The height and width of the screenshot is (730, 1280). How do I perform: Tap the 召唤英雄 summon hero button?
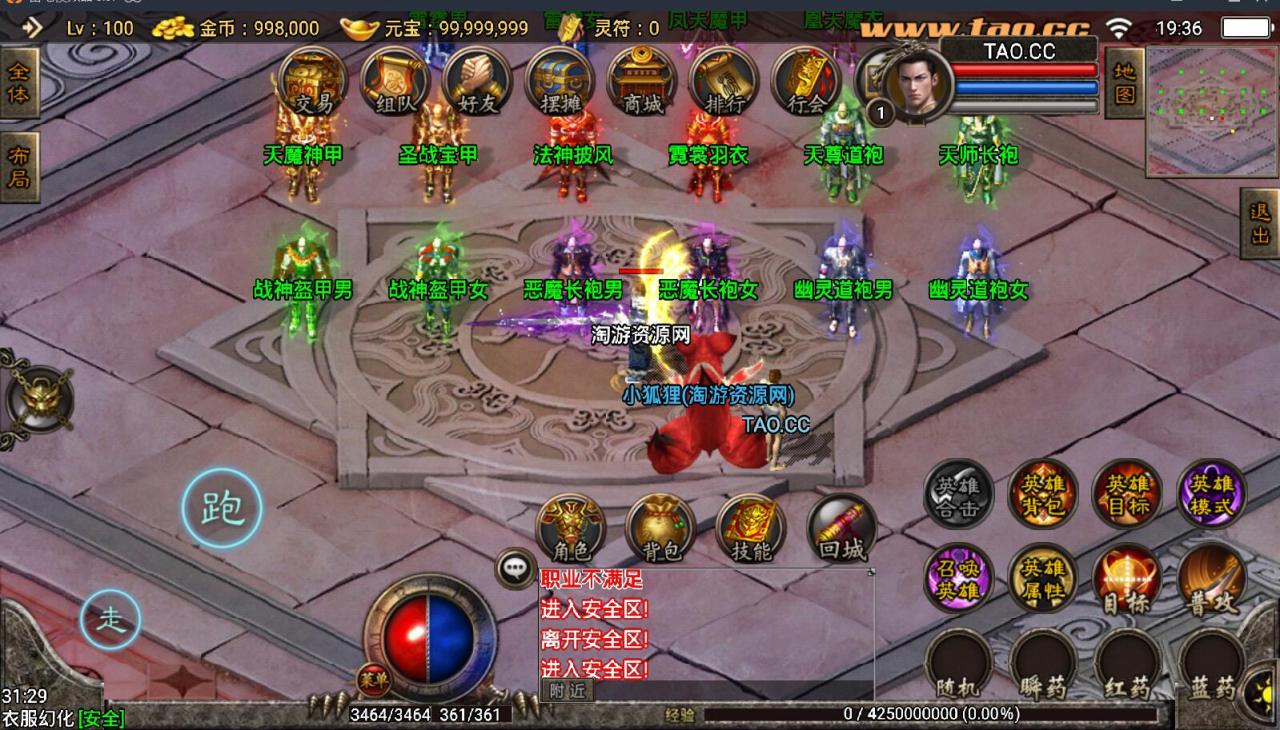point(958,578)
